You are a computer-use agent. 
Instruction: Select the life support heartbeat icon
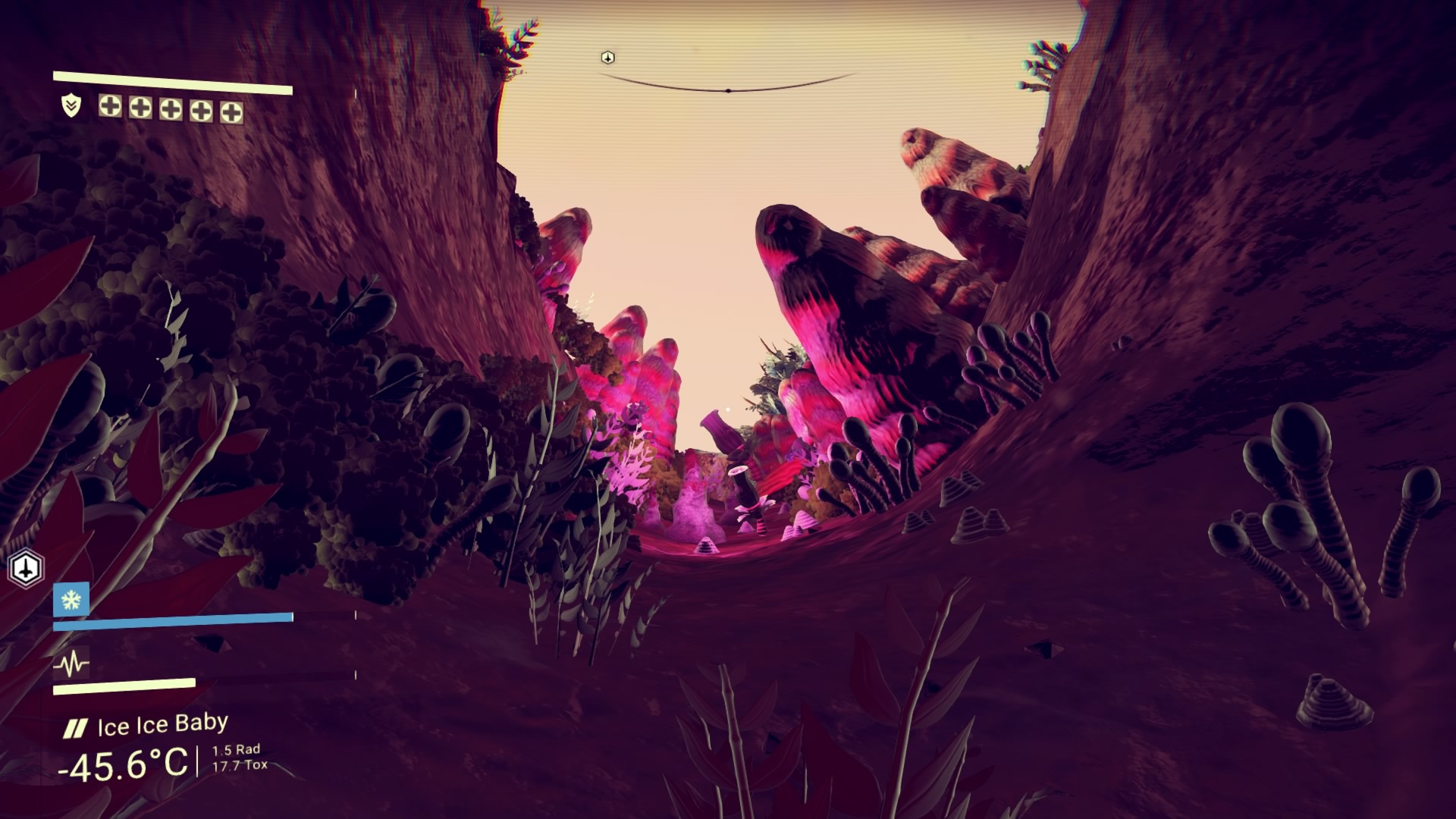(x=71, y=665)
